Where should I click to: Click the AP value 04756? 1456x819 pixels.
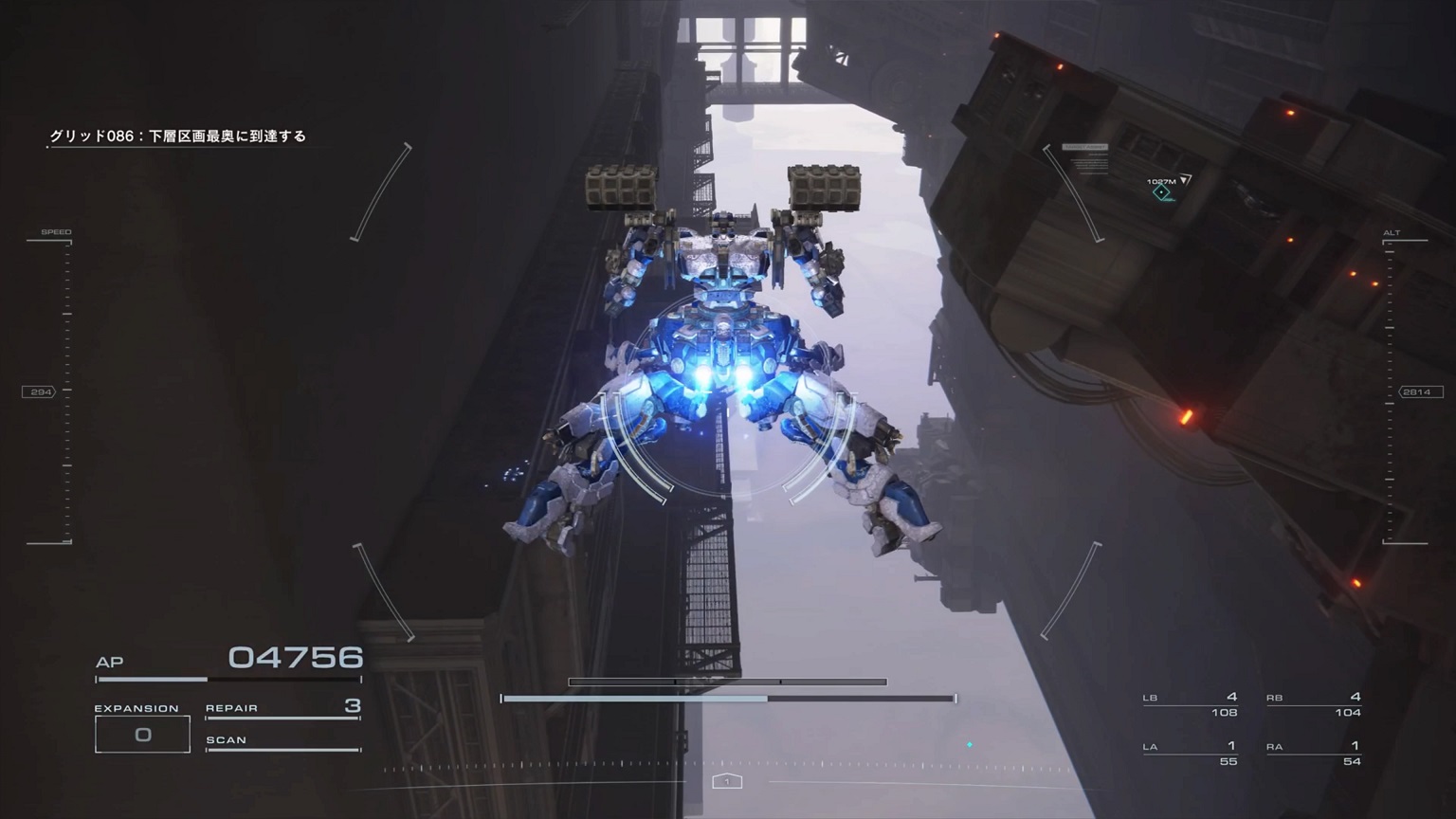(x=294, y=656)
